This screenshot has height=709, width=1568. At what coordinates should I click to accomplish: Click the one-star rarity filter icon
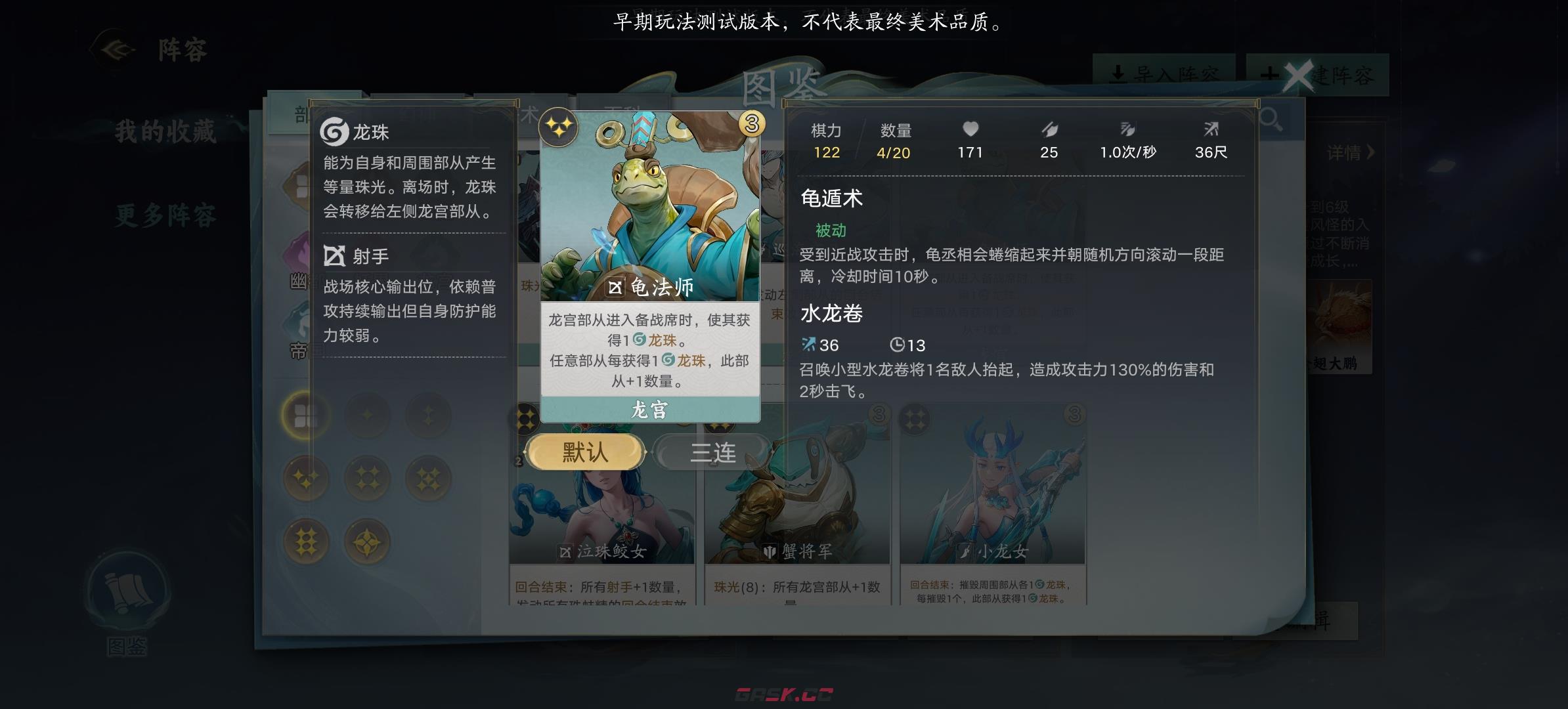[x=368, y=416]
